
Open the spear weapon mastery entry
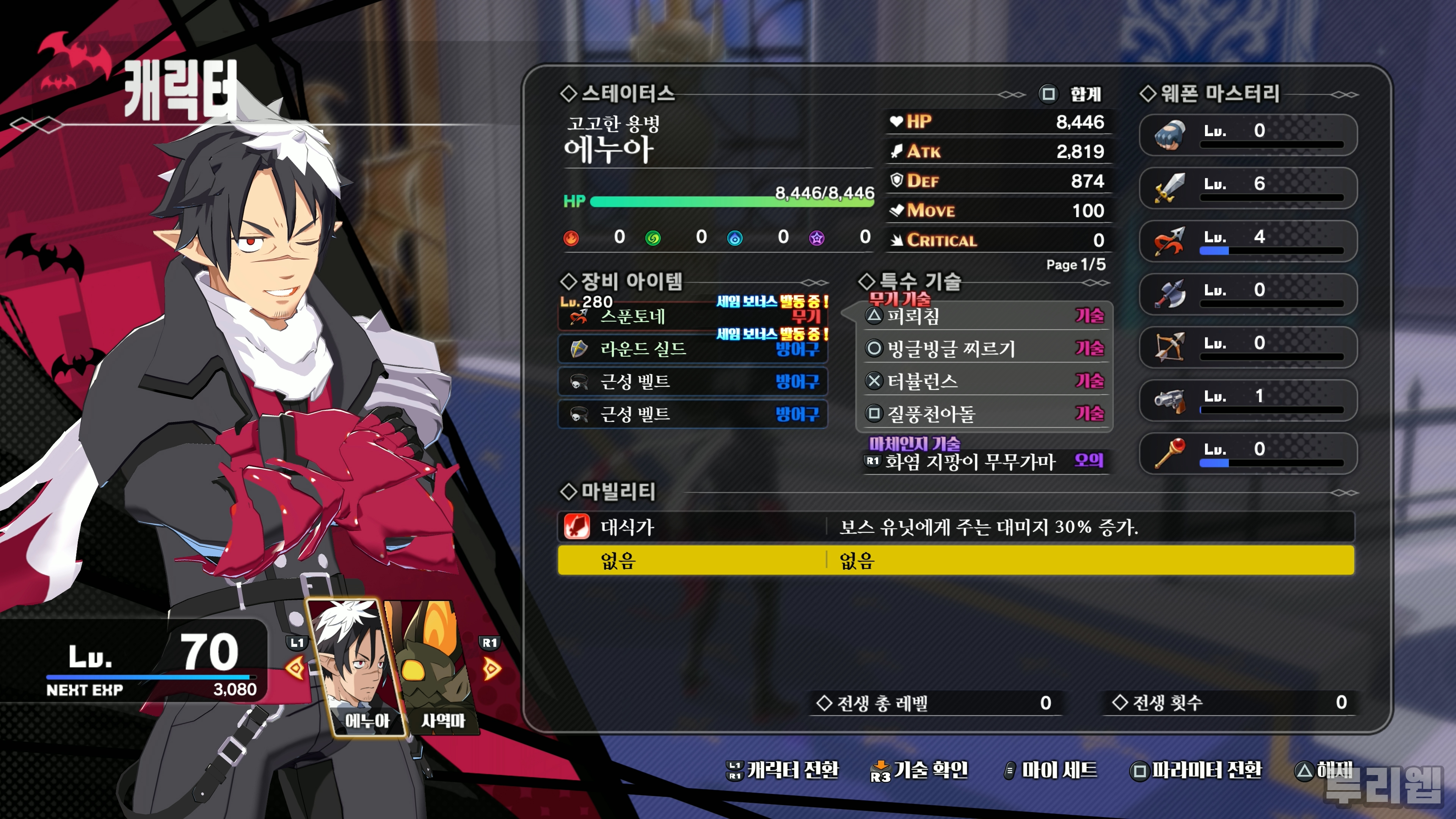(1247, 240)
